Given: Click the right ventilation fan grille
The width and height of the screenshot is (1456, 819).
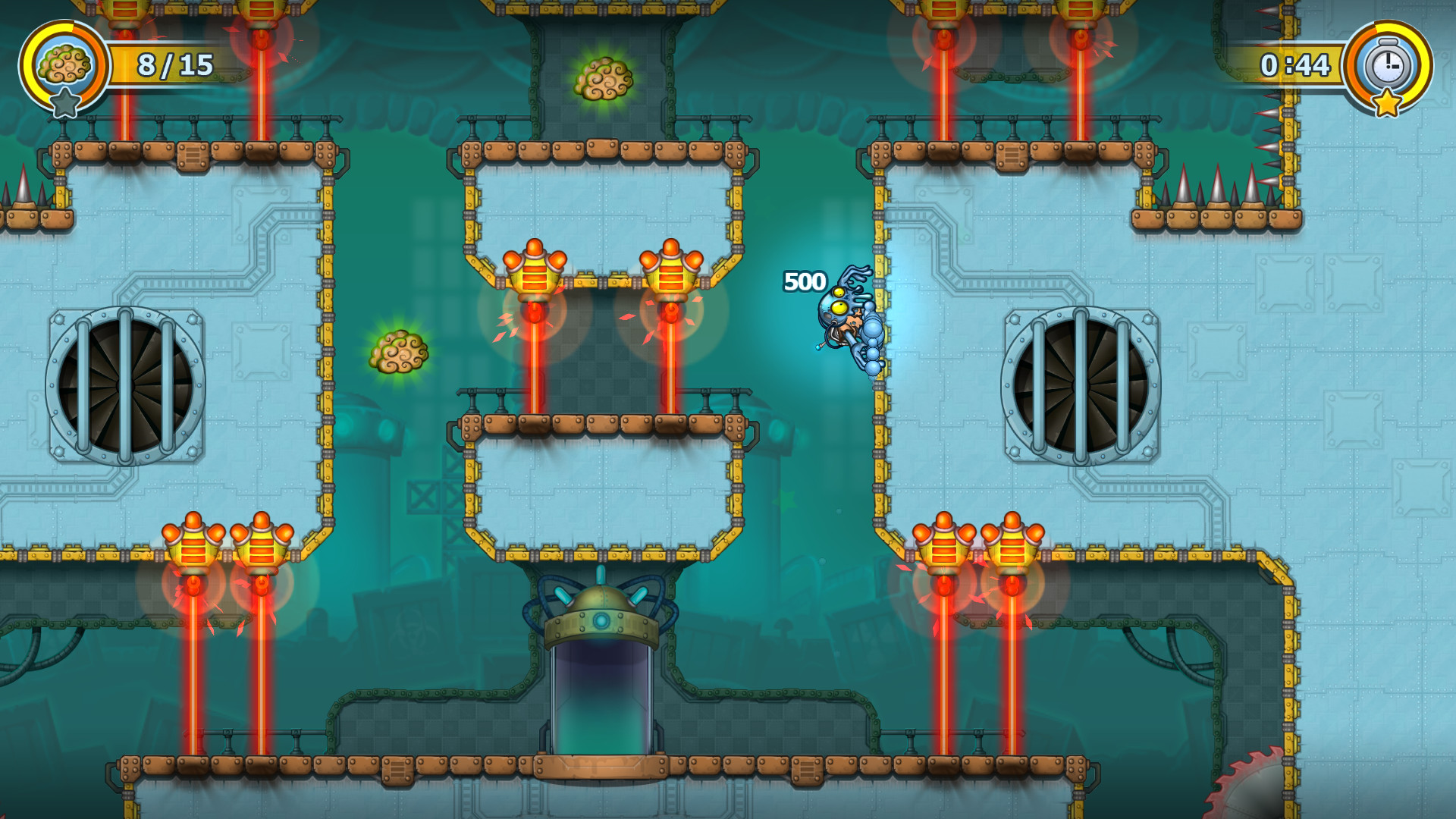Looking at the screenshot, I should (1081, 388).
